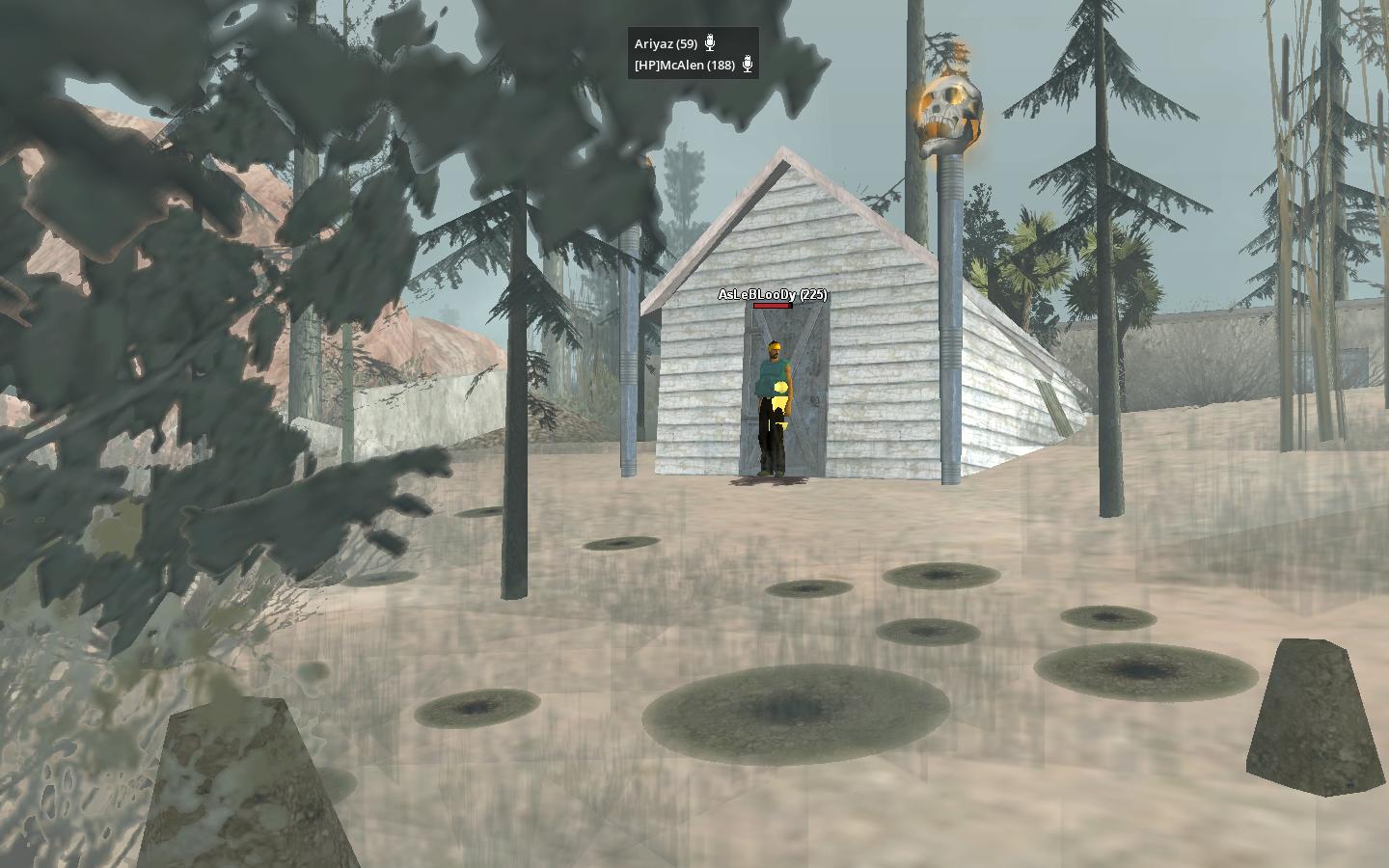Select [HP]McAlen in the voice speaker list
This screenshot has height=868, width=1389.
pos(684,65)
